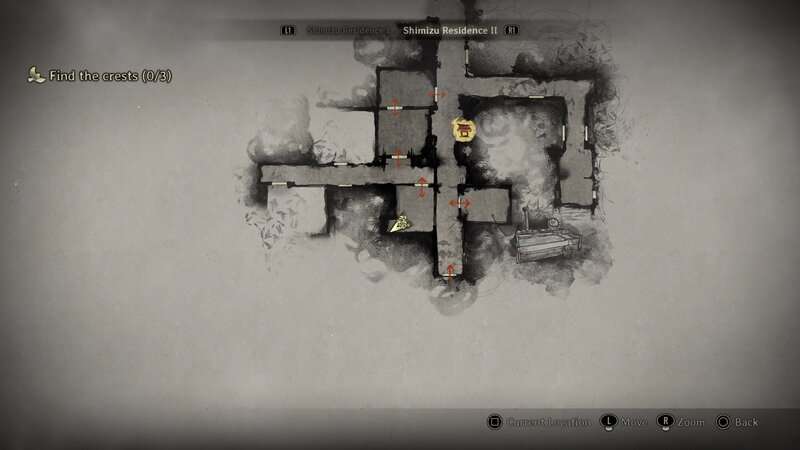
Task: Switch to the dimmed Shimizu Residence I tab
Action: (x=347, y=31)
